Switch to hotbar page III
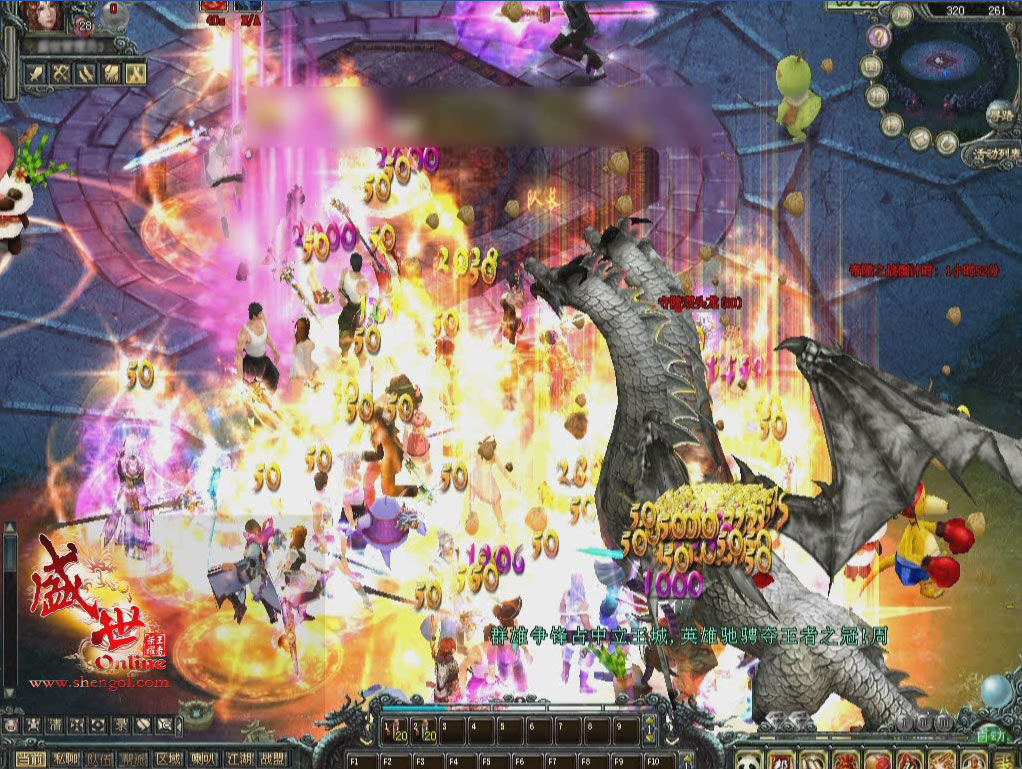 (943, 722)
